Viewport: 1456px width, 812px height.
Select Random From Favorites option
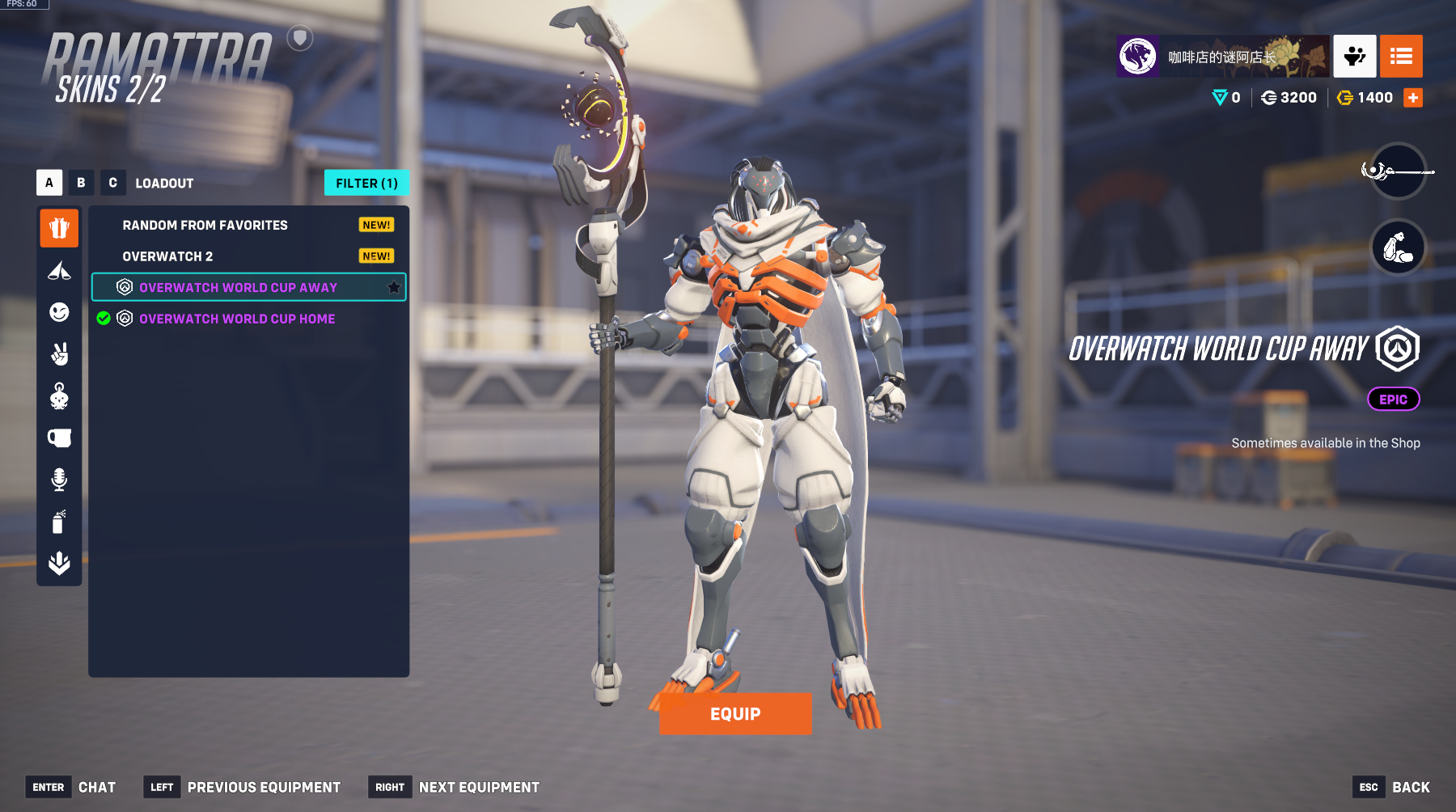point(205,226)
